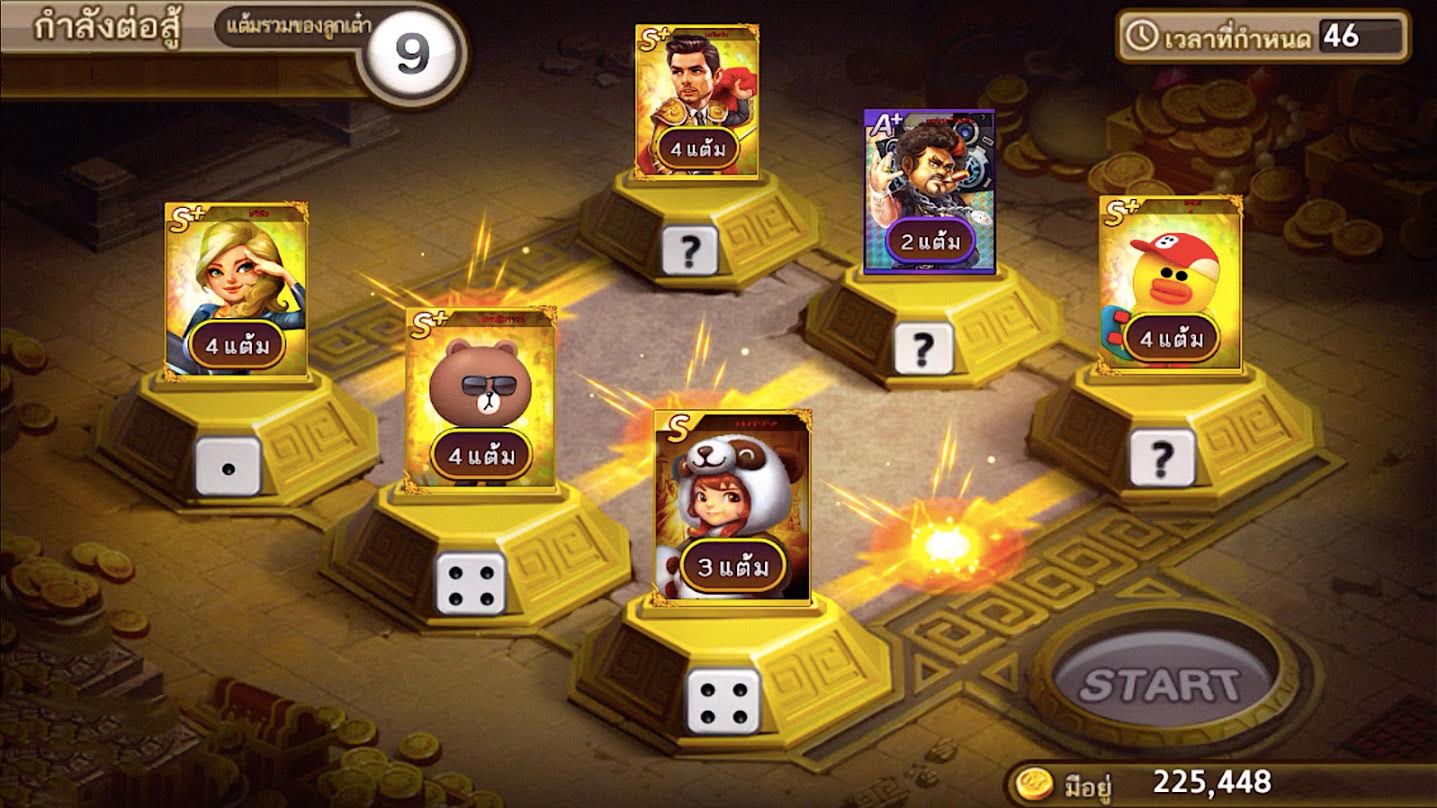Reveal the mystery dice under the duck card
1437x808 pixels.
tap(1163, 458)
